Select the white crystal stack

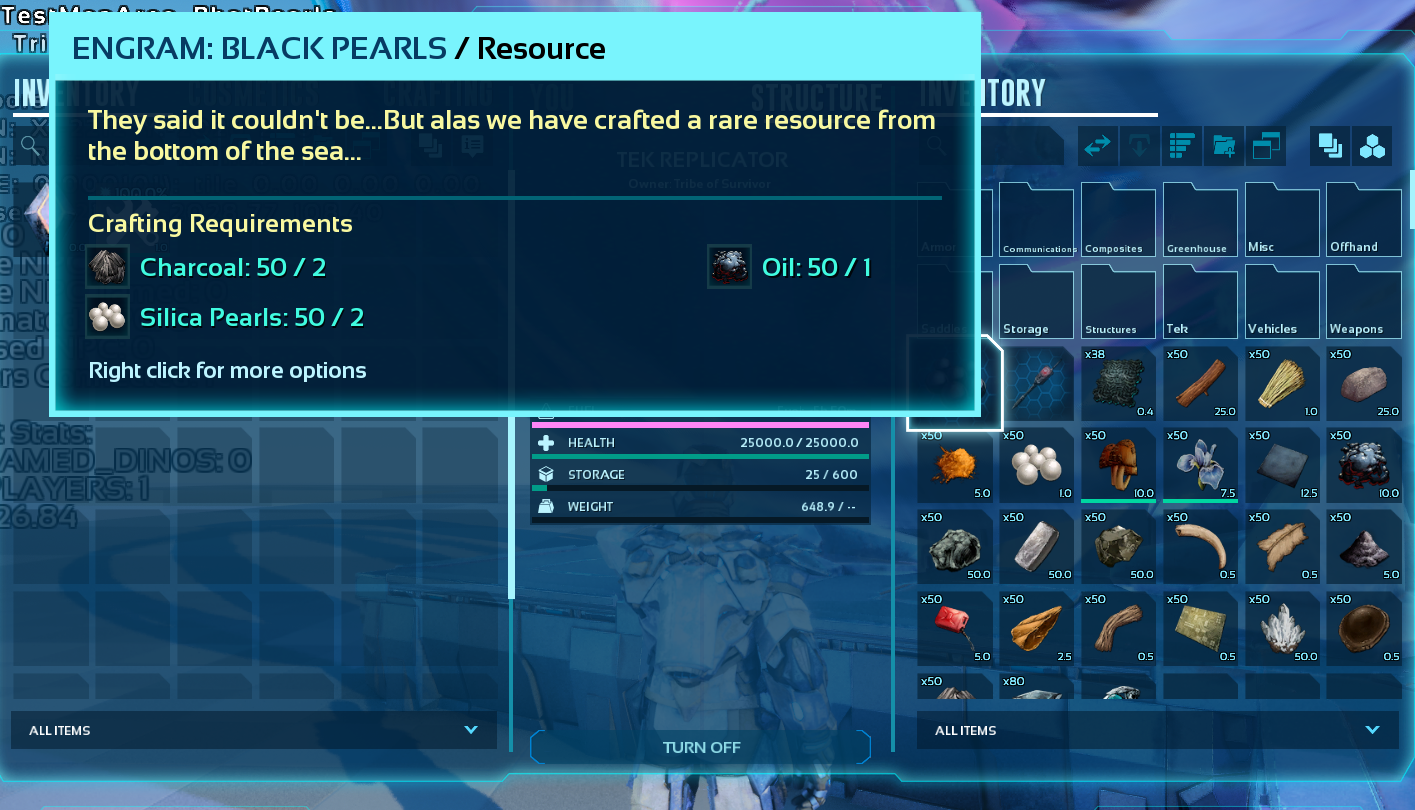point(1281,629)
